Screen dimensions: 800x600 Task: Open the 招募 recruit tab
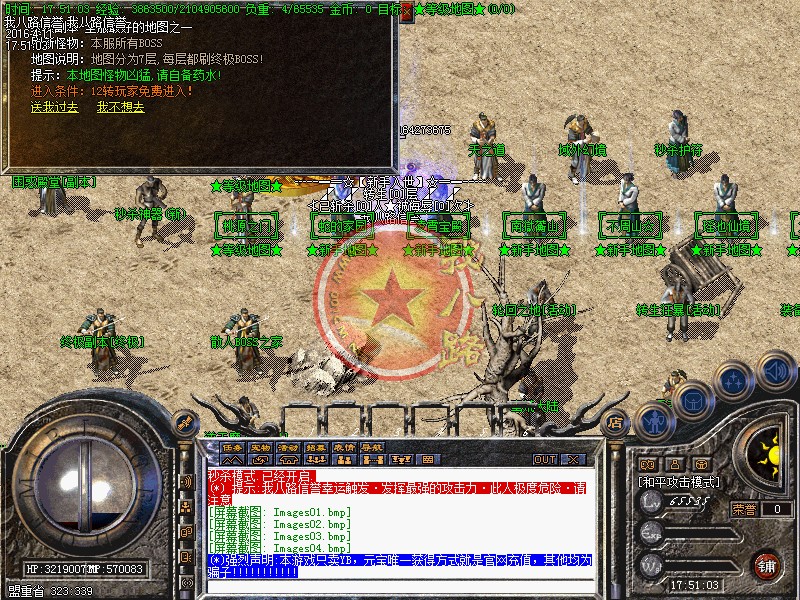317,446
